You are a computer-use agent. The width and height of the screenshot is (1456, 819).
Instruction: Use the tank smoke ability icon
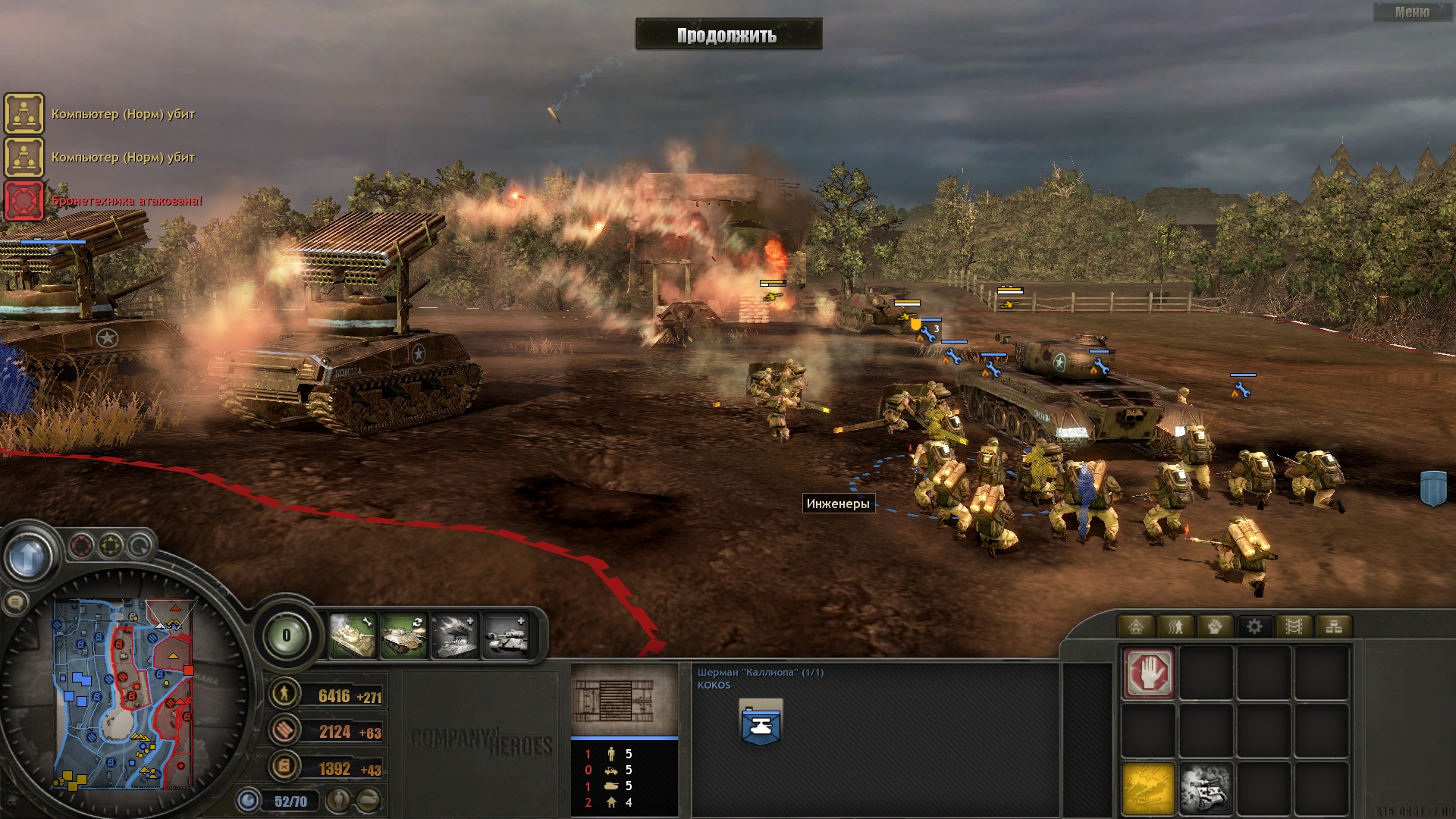click(1206, 789)
